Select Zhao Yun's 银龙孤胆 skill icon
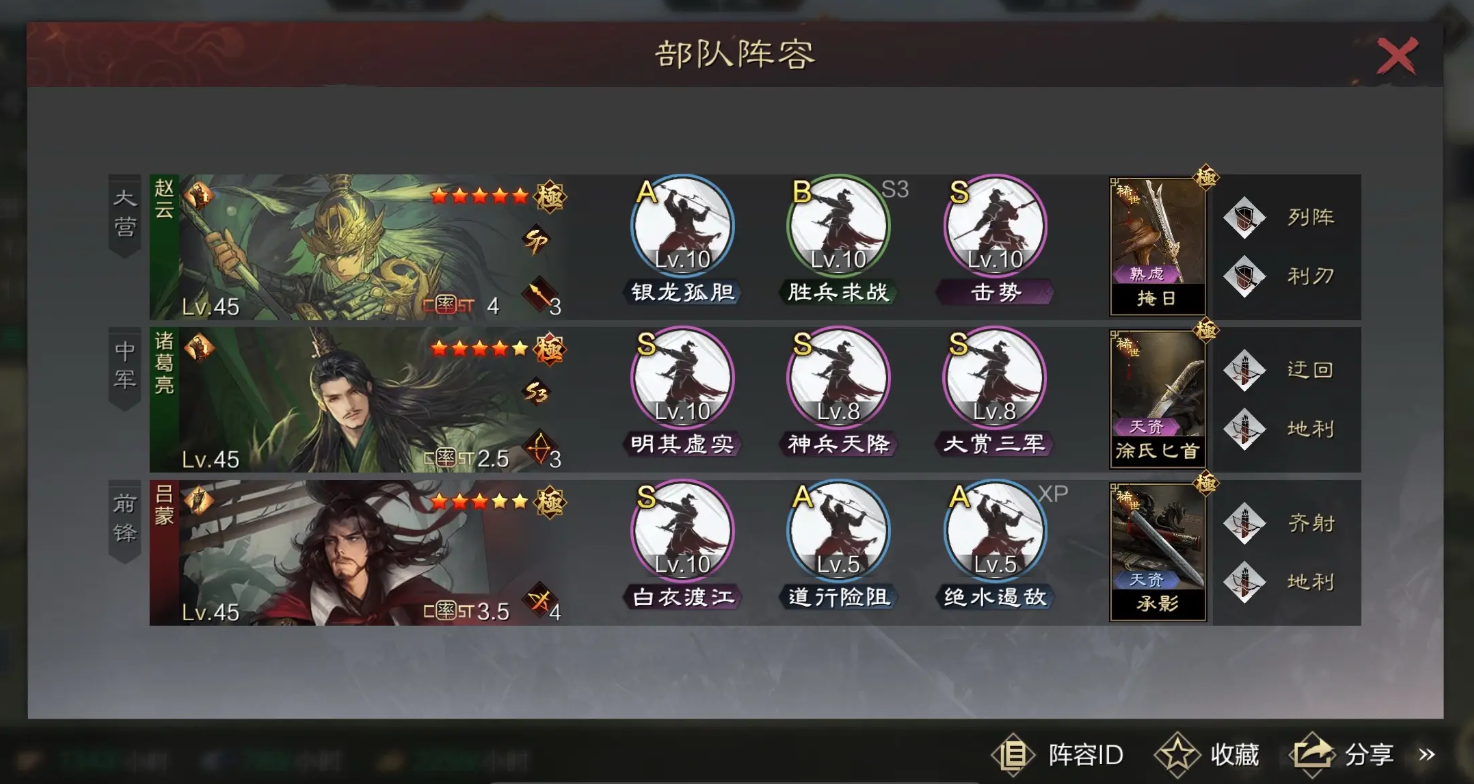Viewport: 1474px width, 784px height. point(683,228)
